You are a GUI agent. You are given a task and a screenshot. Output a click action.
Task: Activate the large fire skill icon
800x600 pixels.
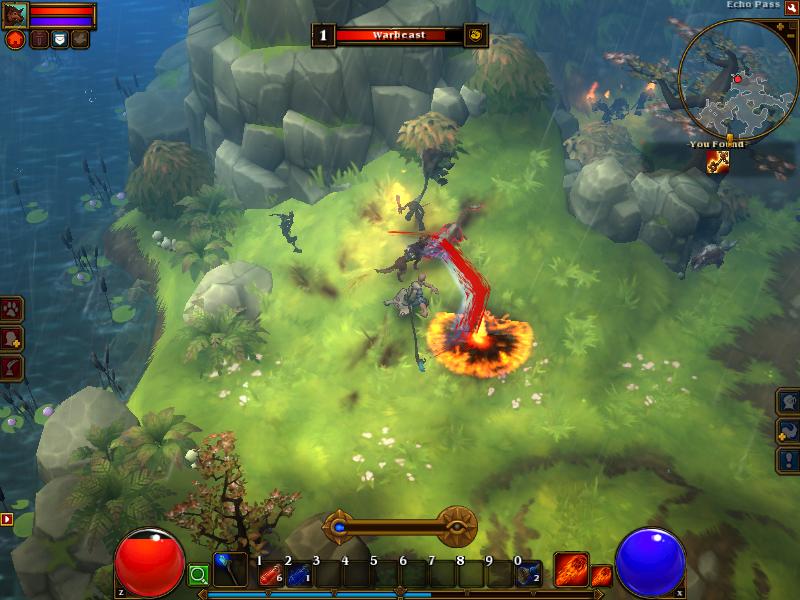[x=571, y=569]
